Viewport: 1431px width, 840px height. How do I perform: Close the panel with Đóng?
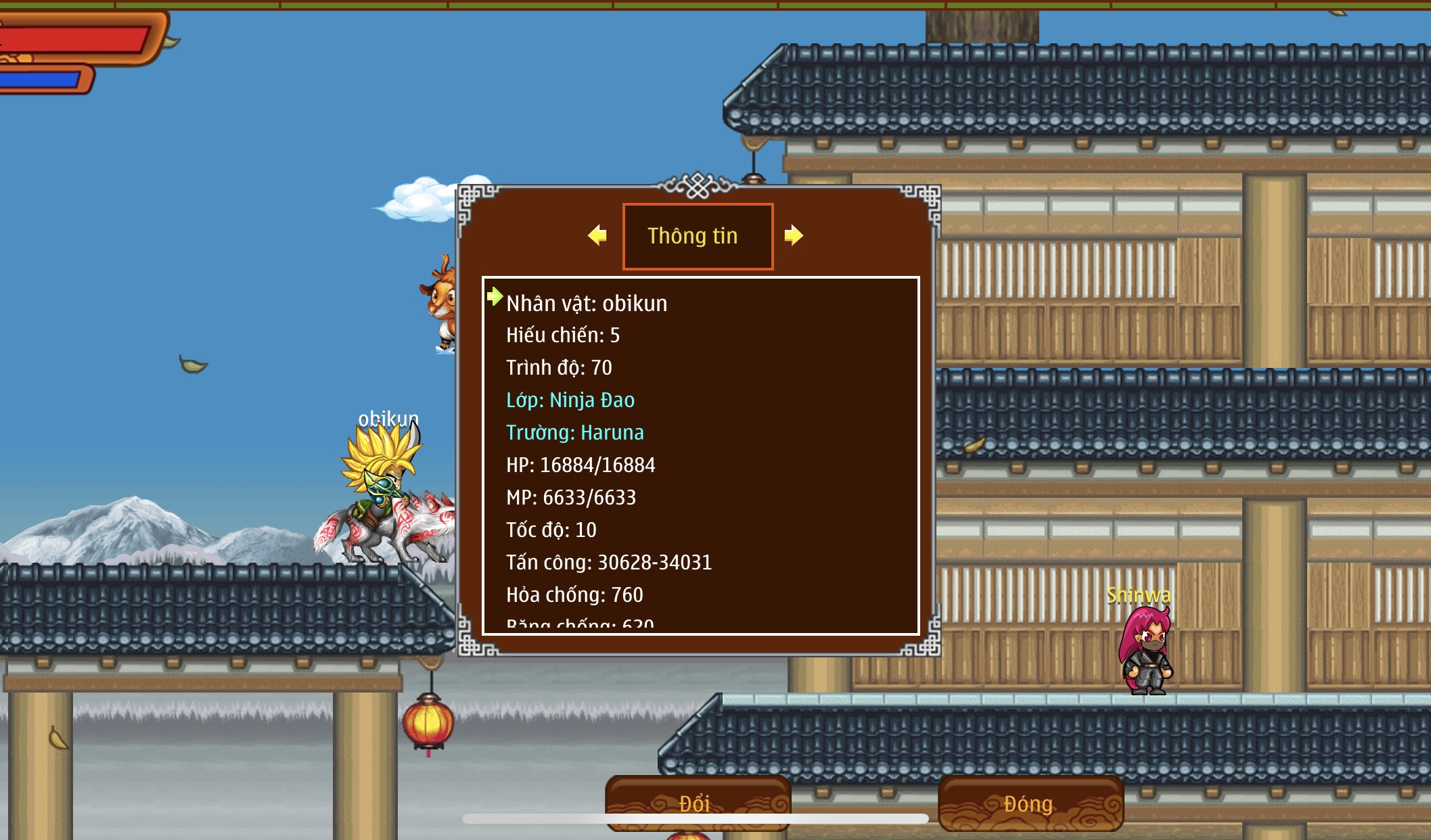point(1029,803)
